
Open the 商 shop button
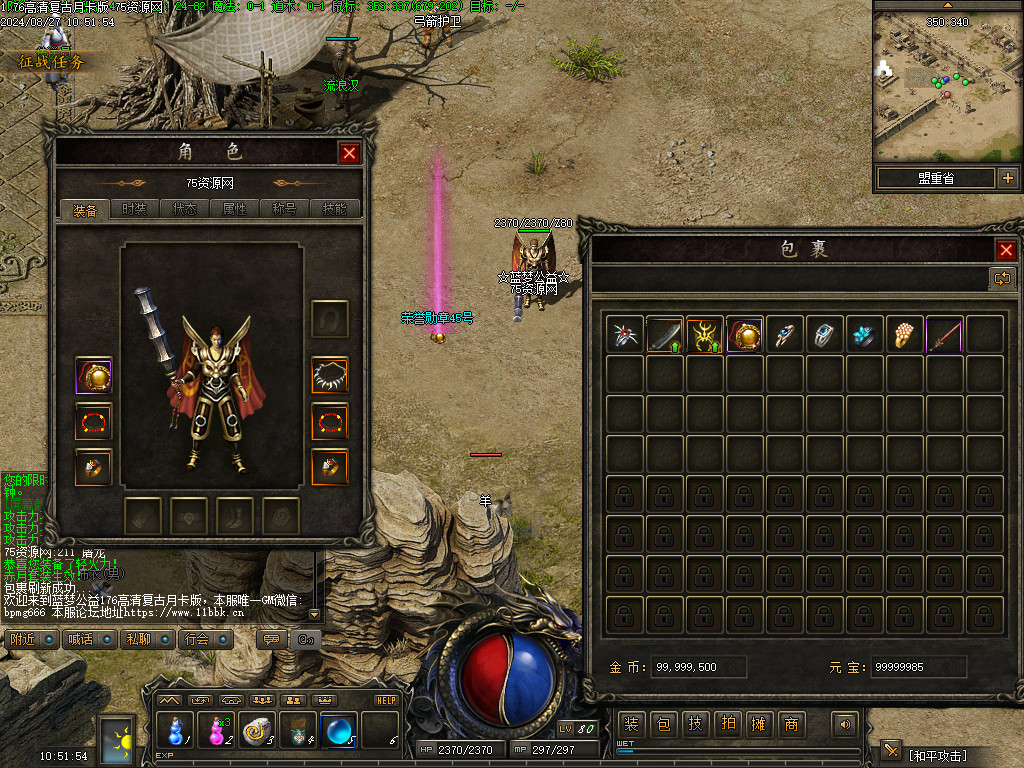791,724
